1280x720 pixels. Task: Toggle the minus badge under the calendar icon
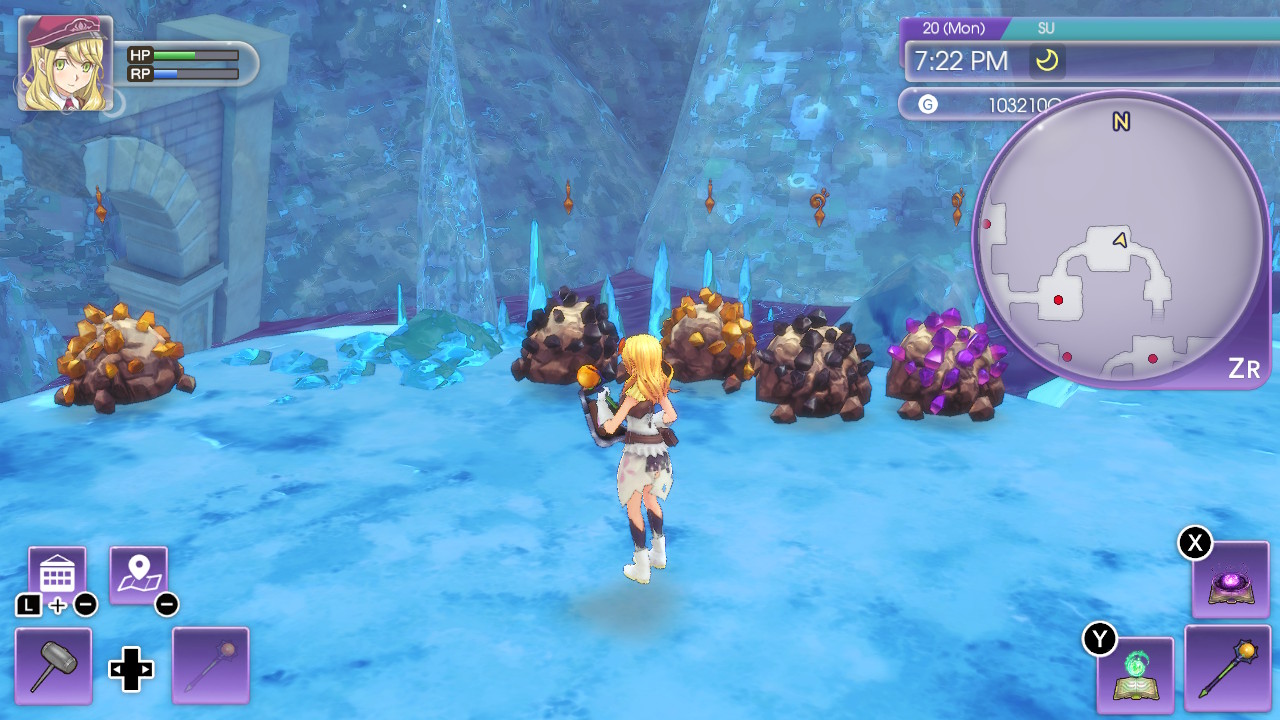(88, 603)
